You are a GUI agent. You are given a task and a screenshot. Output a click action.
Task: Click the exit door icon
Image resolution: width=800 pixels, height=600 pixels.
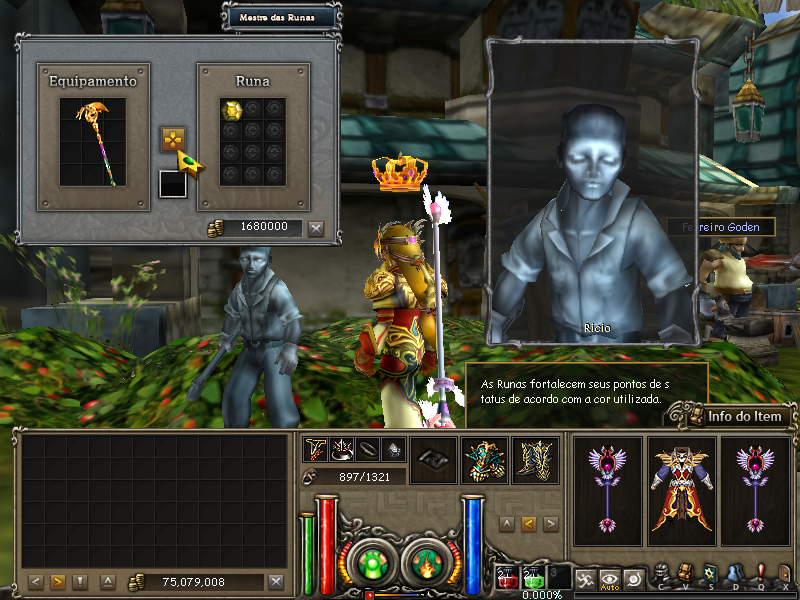tap(784, 573)
